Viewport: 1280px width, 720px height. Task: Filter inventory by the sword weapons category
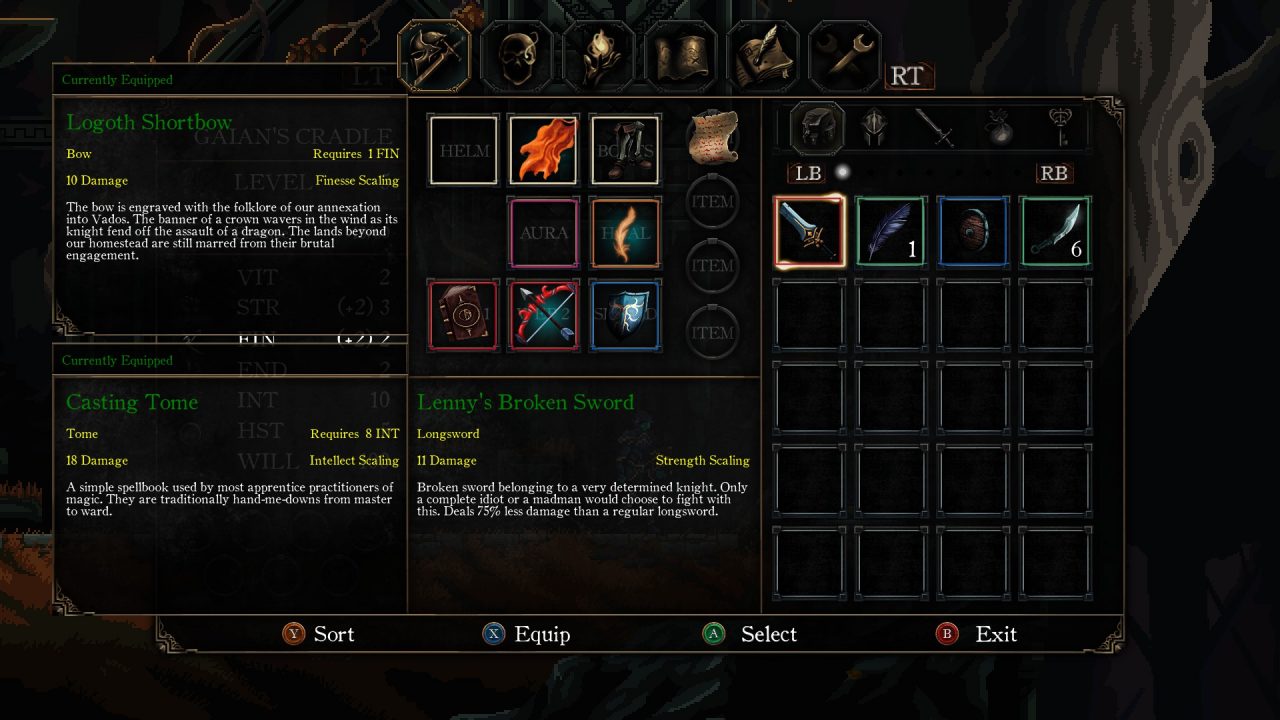tap(936, 128)
